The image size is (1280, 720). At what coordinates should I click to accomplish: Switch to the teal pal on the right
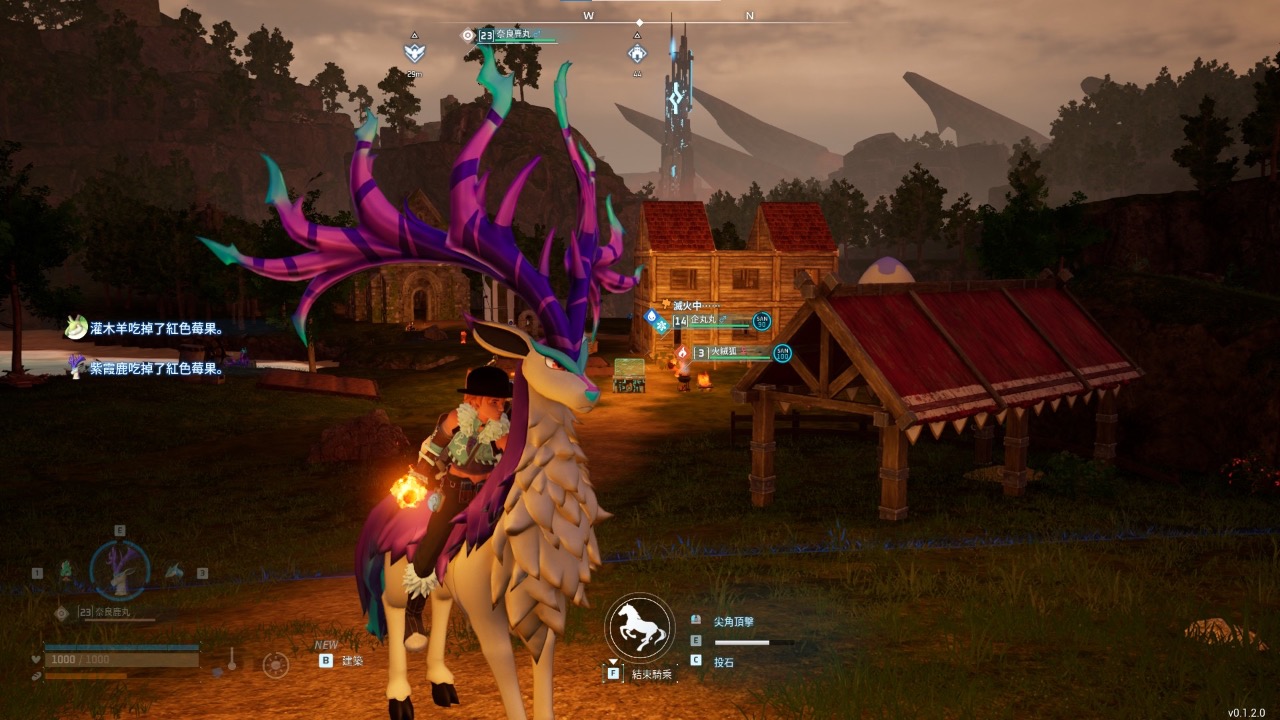[174, 571]
